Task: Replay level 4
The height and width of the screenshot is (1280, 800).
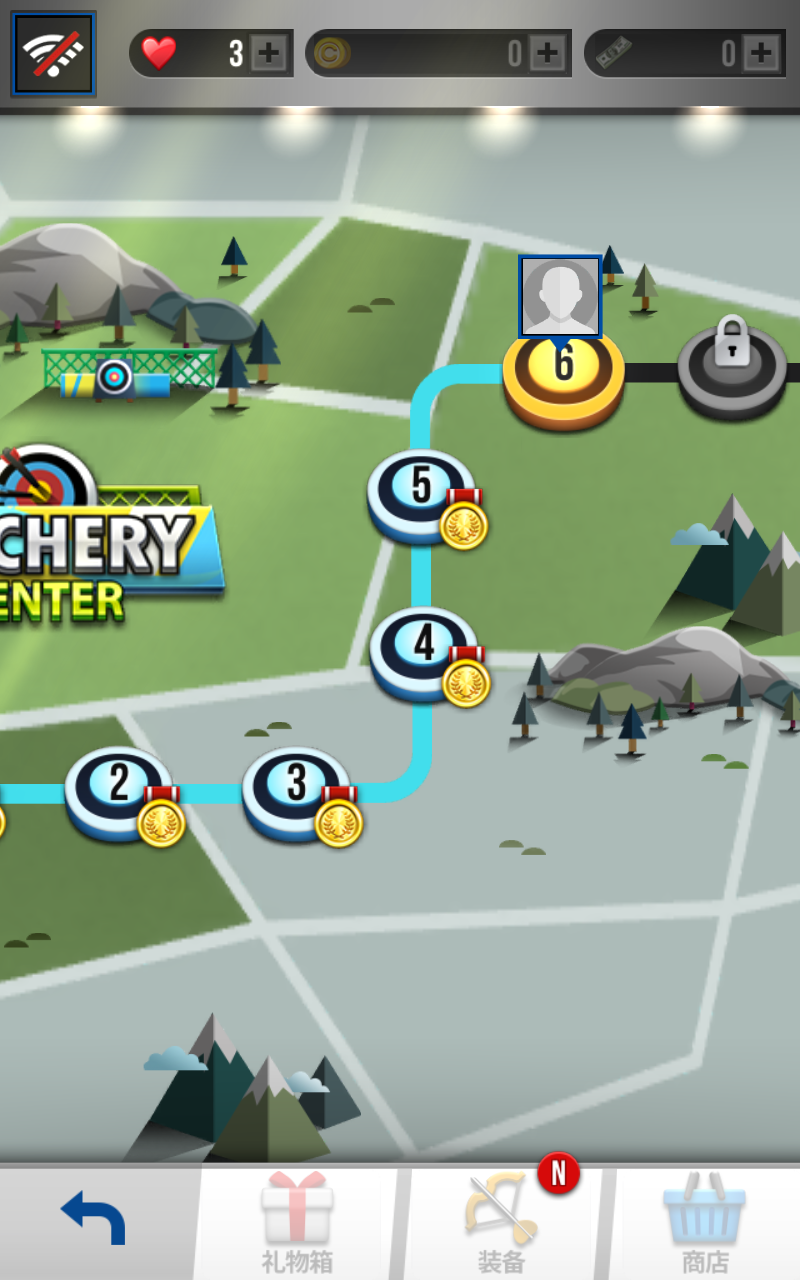Action: (423, 648)
